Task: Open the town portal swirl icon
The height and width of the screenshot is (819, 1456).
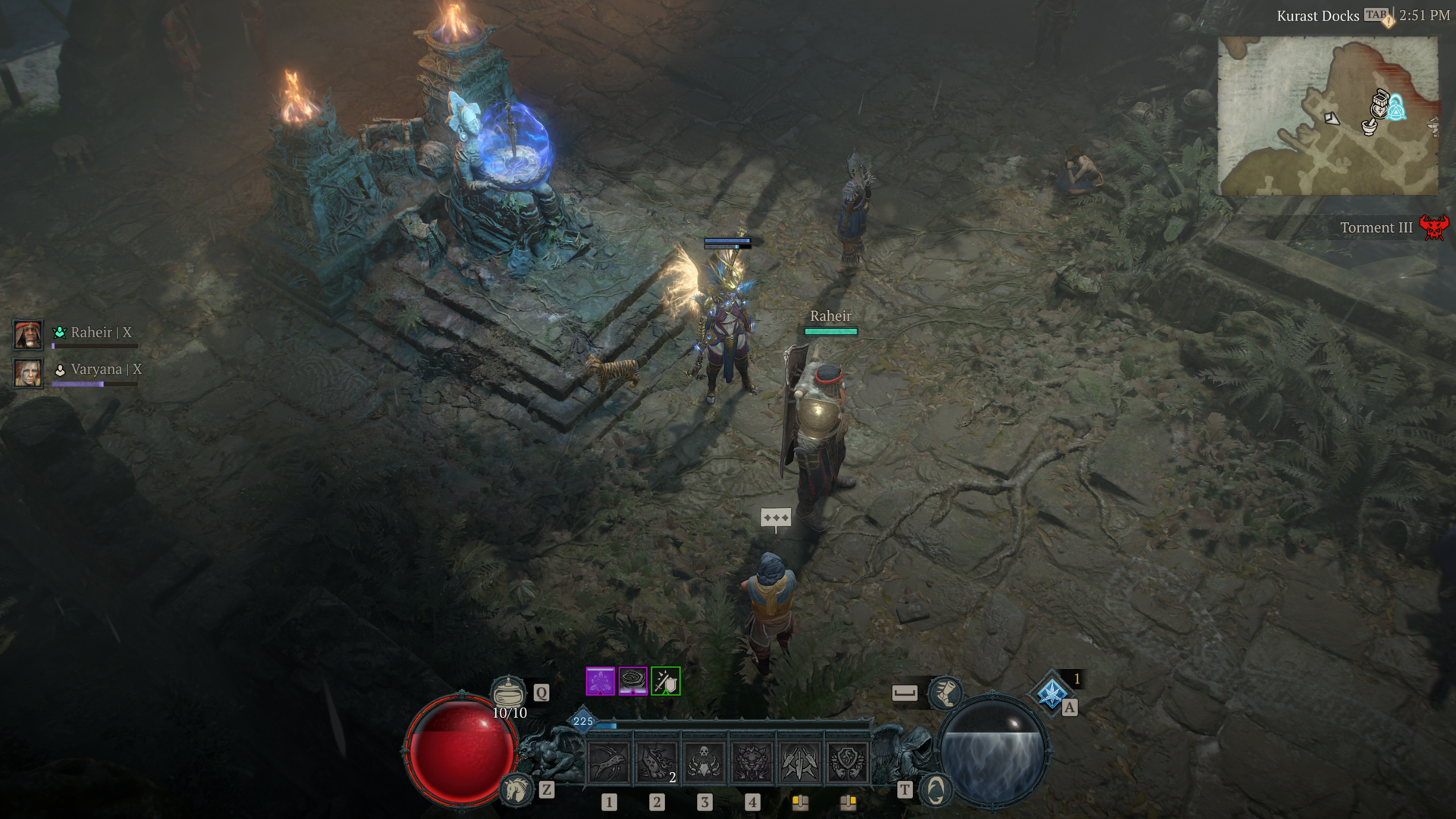Action: [936, 789]
